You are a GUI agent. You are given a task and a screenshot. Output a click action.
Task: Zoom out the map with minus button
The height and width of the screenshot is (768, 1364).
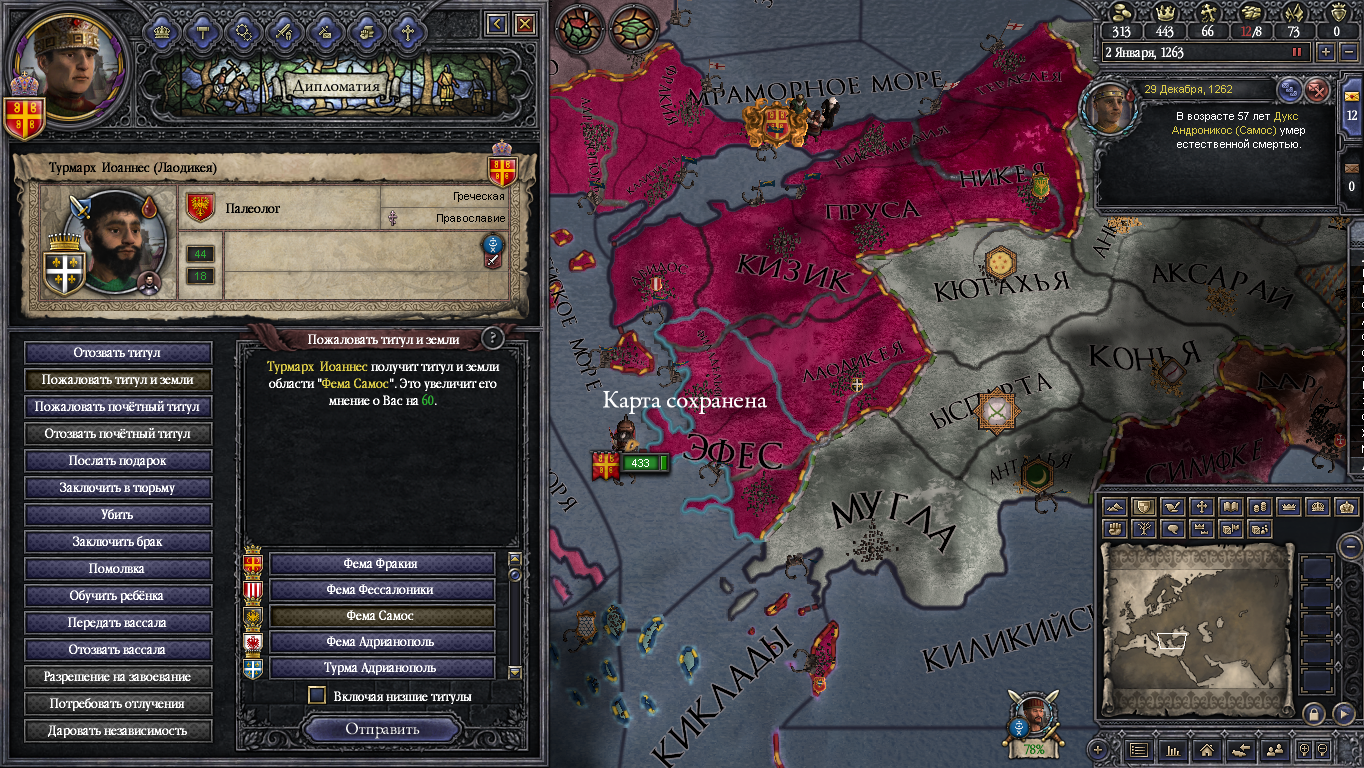(1350, 546)
